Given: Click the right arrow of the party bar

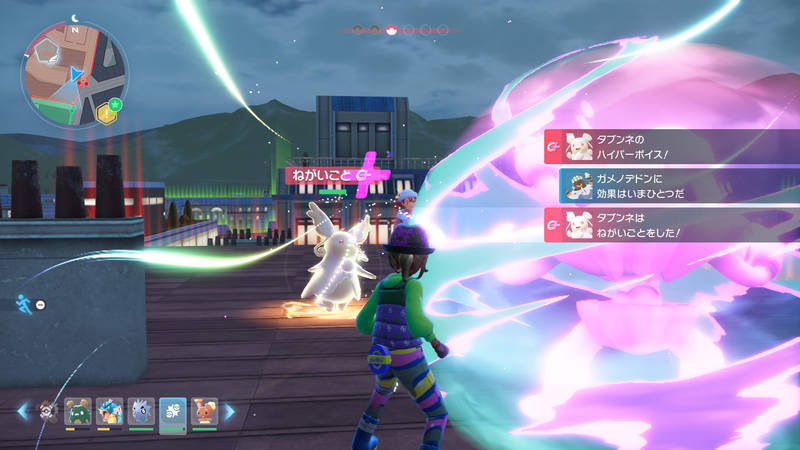Looking at the screenshot, I should coord(229,411).
